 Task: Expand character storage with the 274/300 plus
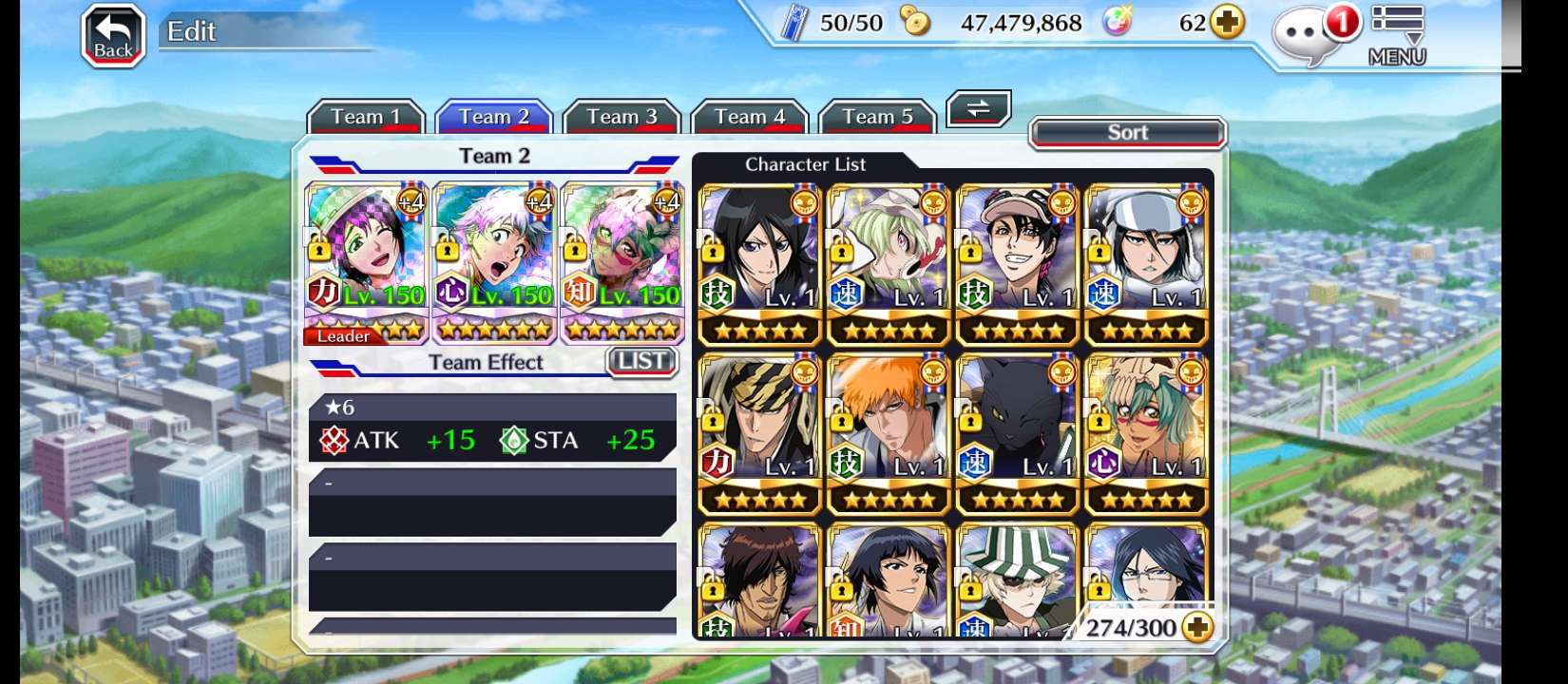click(1198, 628)
